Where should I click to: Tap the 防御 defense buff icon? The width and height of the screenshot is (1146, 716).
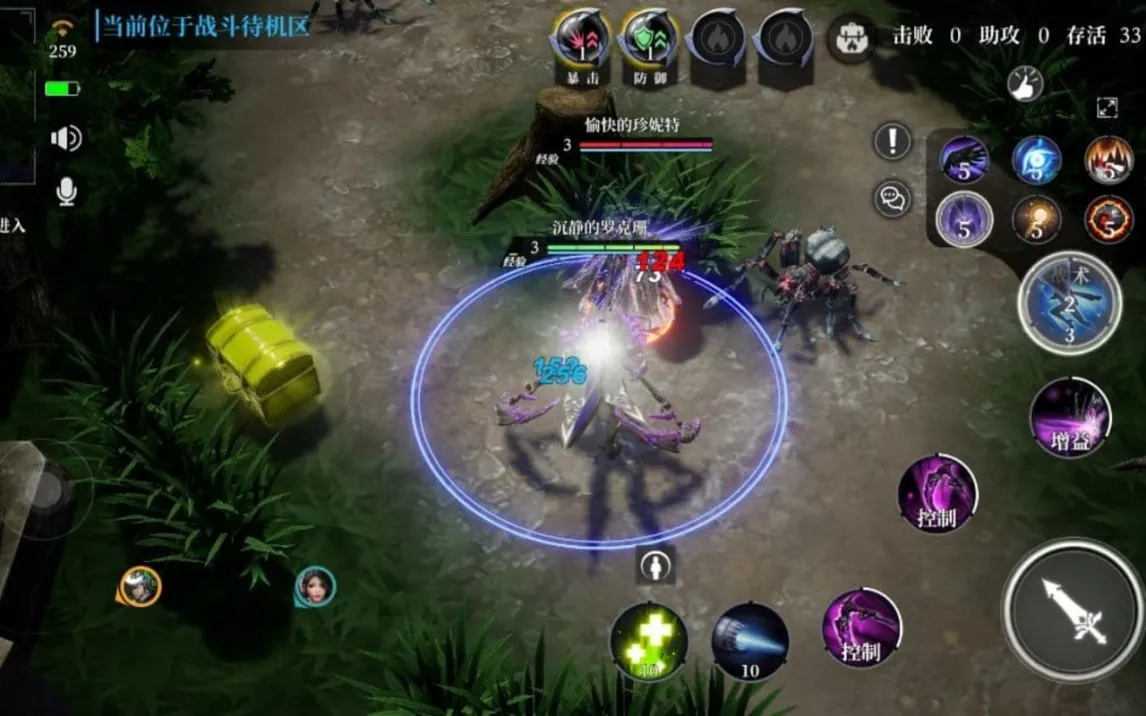[x=649, y=42]
